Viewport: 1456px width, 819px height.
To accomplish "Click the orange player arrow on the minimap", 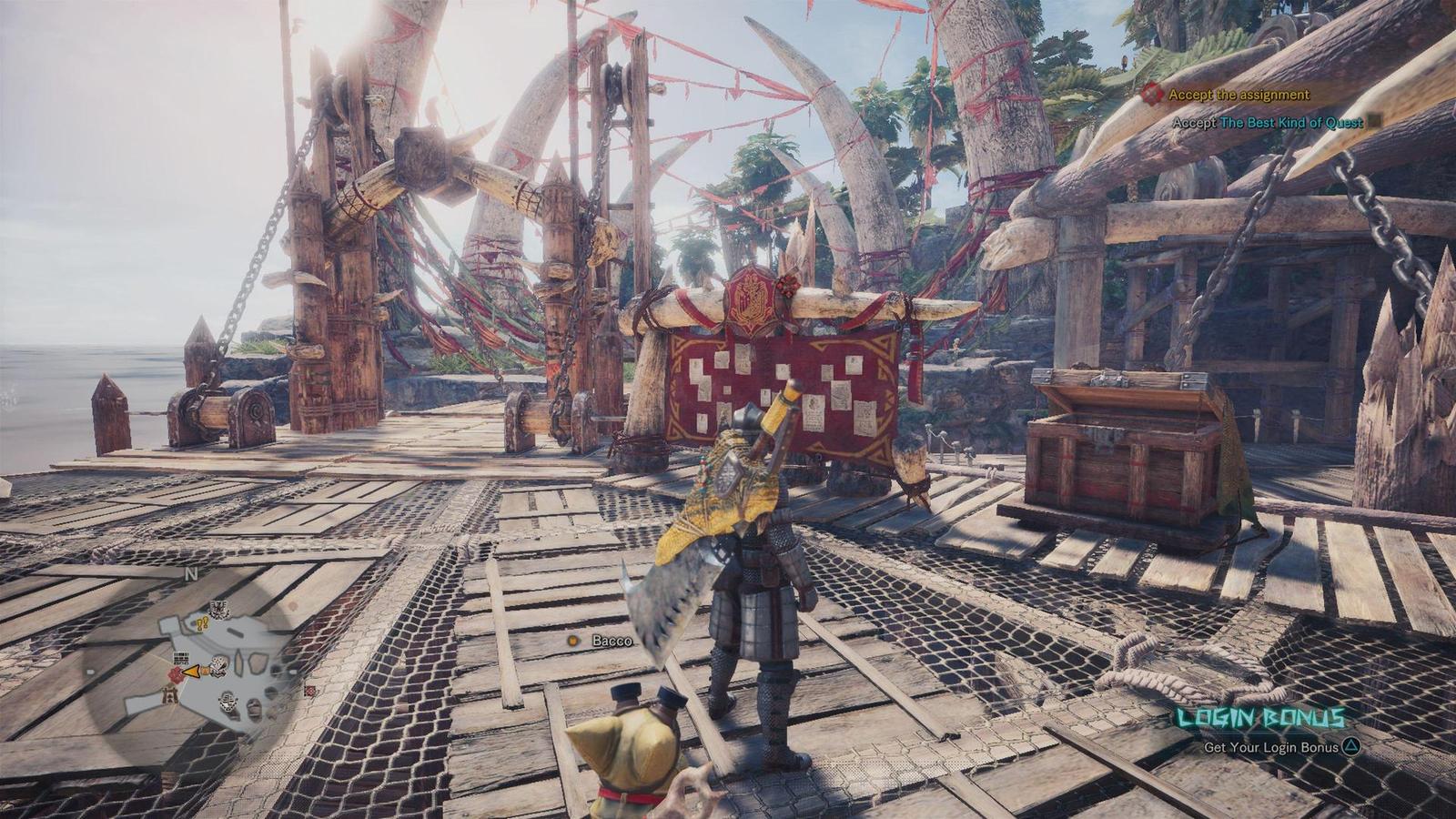I will point(192,672).
